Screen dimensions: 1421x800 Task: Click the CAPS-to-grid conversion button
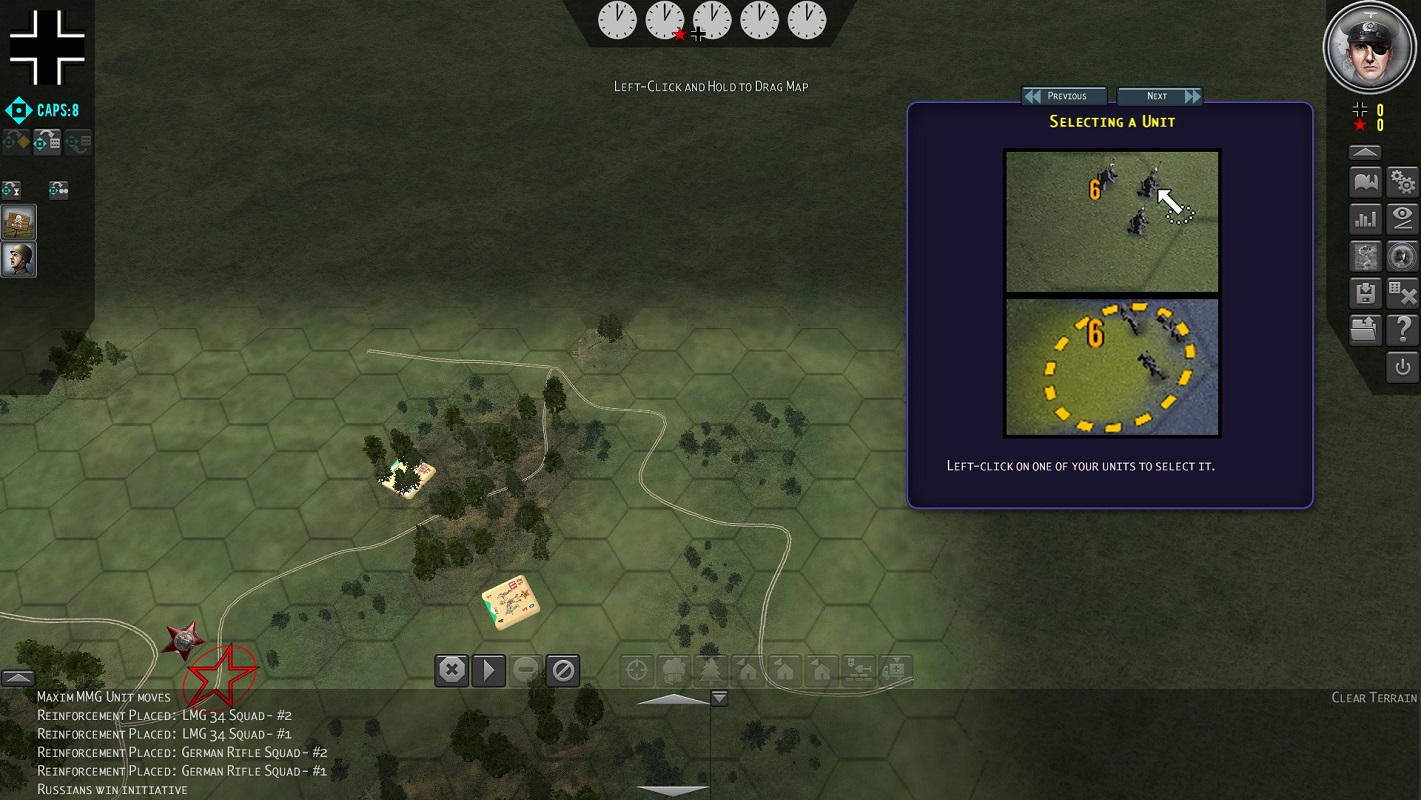click(x=46, y=143)
